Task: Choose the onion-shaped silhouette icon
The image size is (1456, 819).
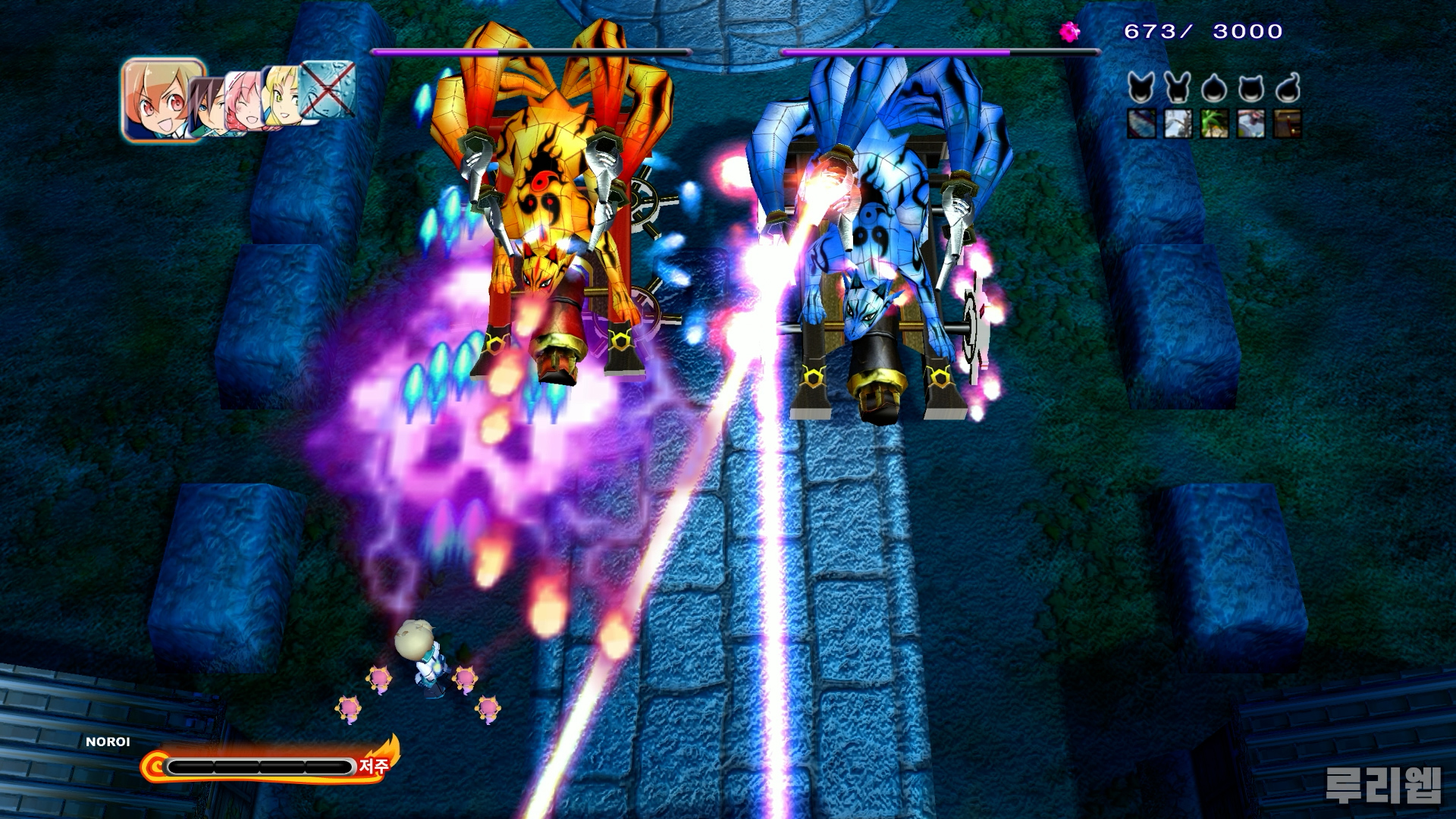Action: pyautogui.click(x=1214, y=88)
